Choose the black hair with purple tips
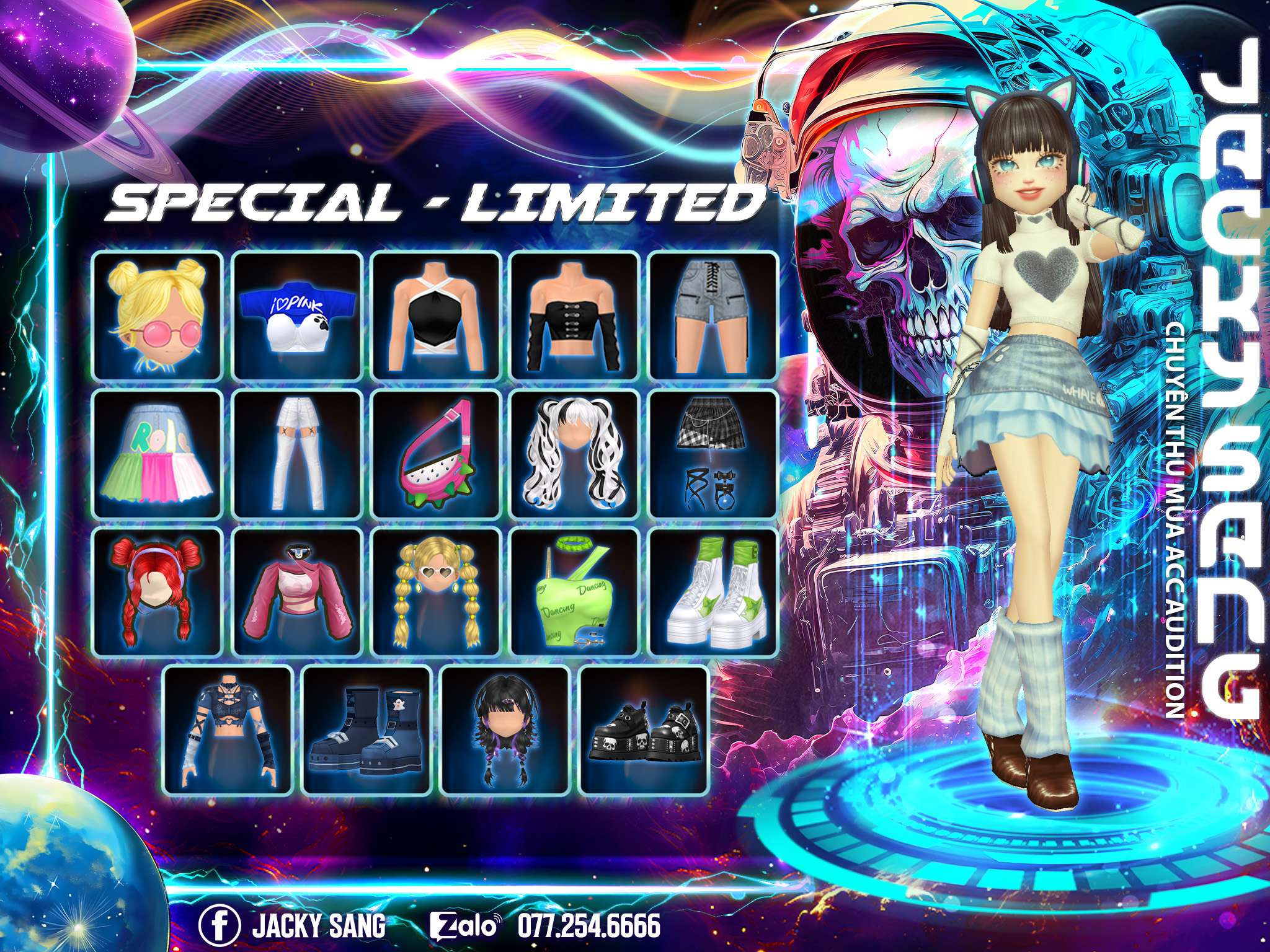Screen dimensions: 1270x952 point(505,730)
